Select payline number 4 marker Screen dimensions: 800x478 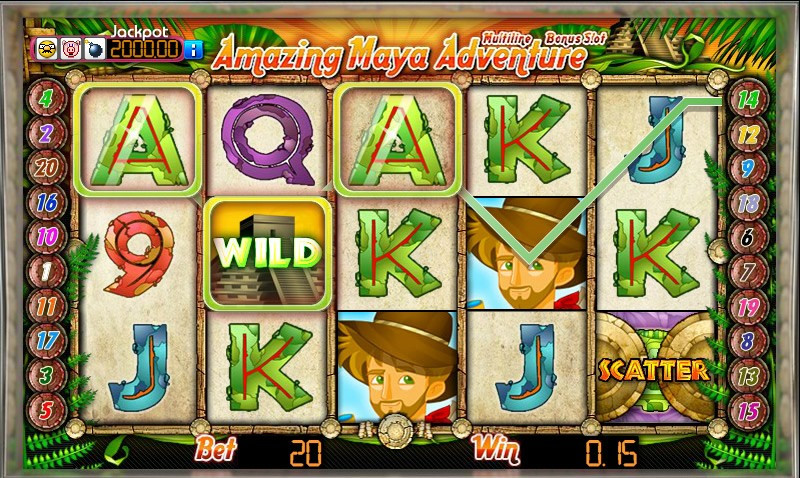(x=47, y=98)
